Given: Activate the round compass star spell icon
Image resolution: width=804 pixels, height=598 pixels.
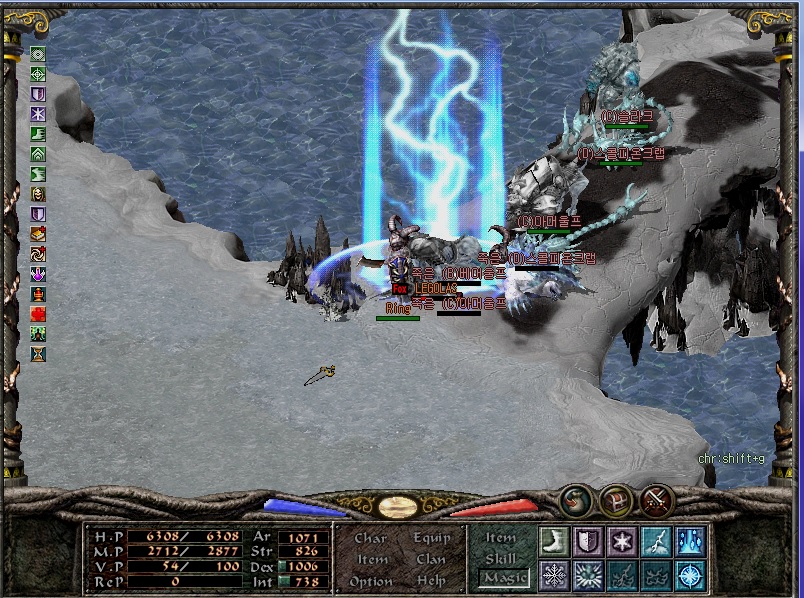Looking at the screenshot, I should tap(690, 575).
